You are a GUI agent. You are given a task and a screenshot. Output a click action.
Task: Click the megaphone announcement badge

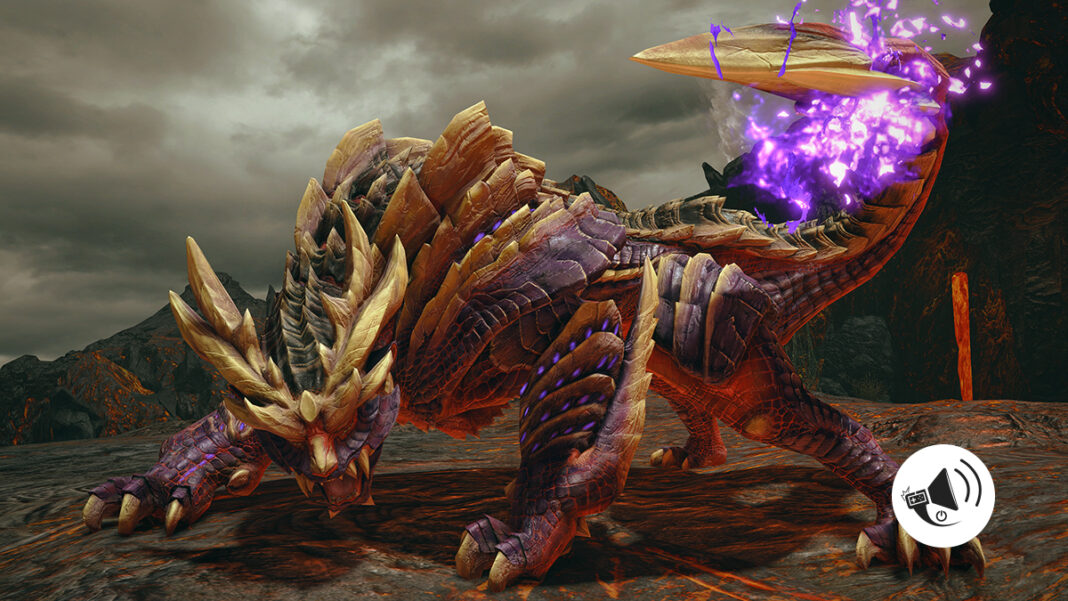943,496
